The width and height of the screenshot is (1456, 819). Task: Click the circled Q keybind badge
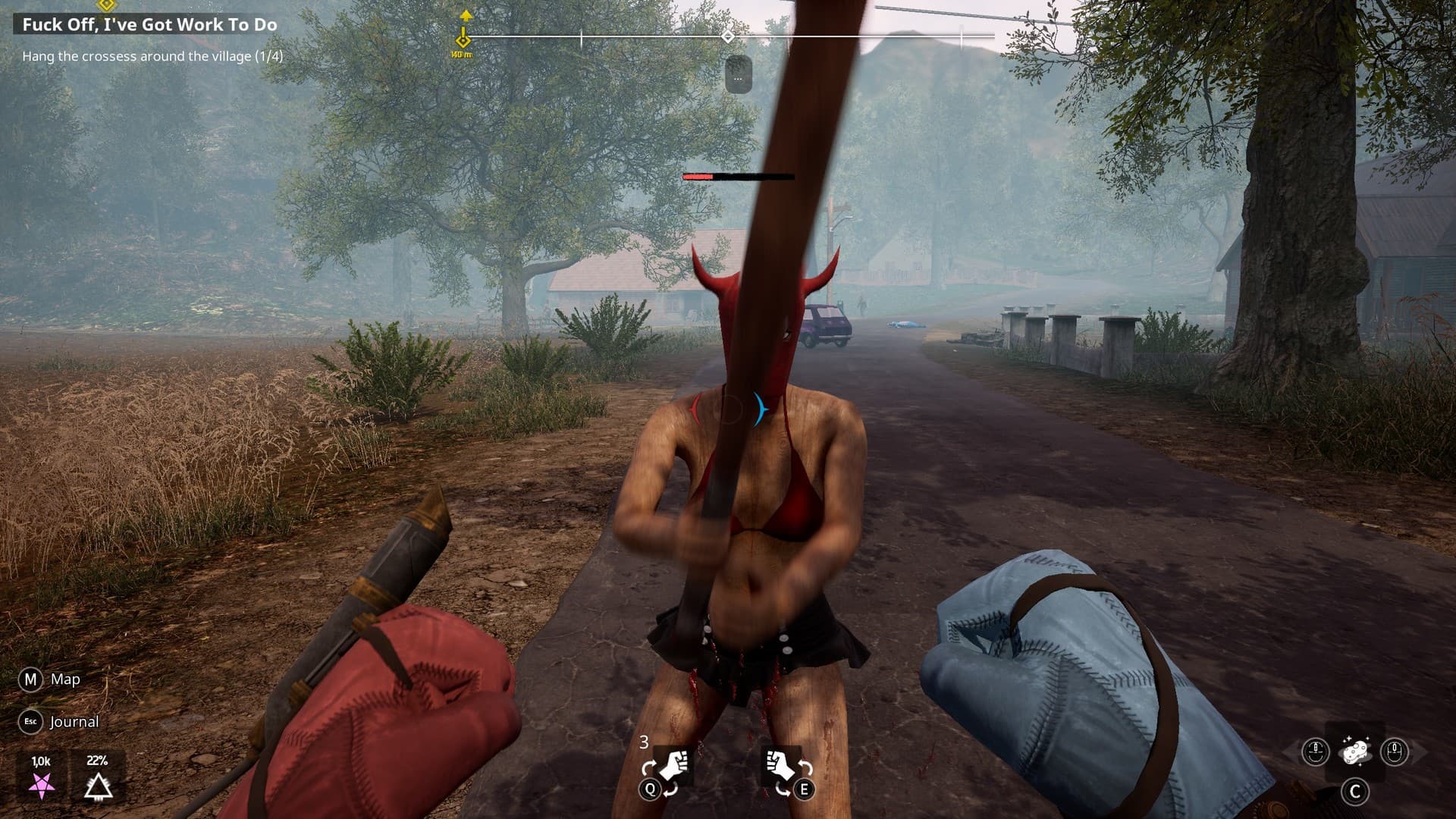click(648, 790)
